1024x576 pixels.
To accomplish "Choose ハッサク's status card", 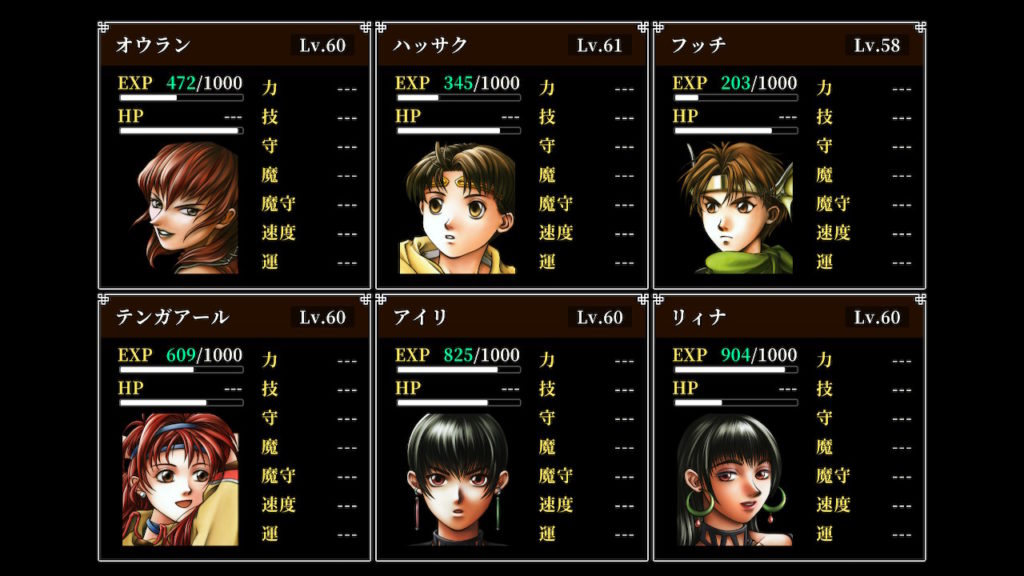I will tap(511, 155).
